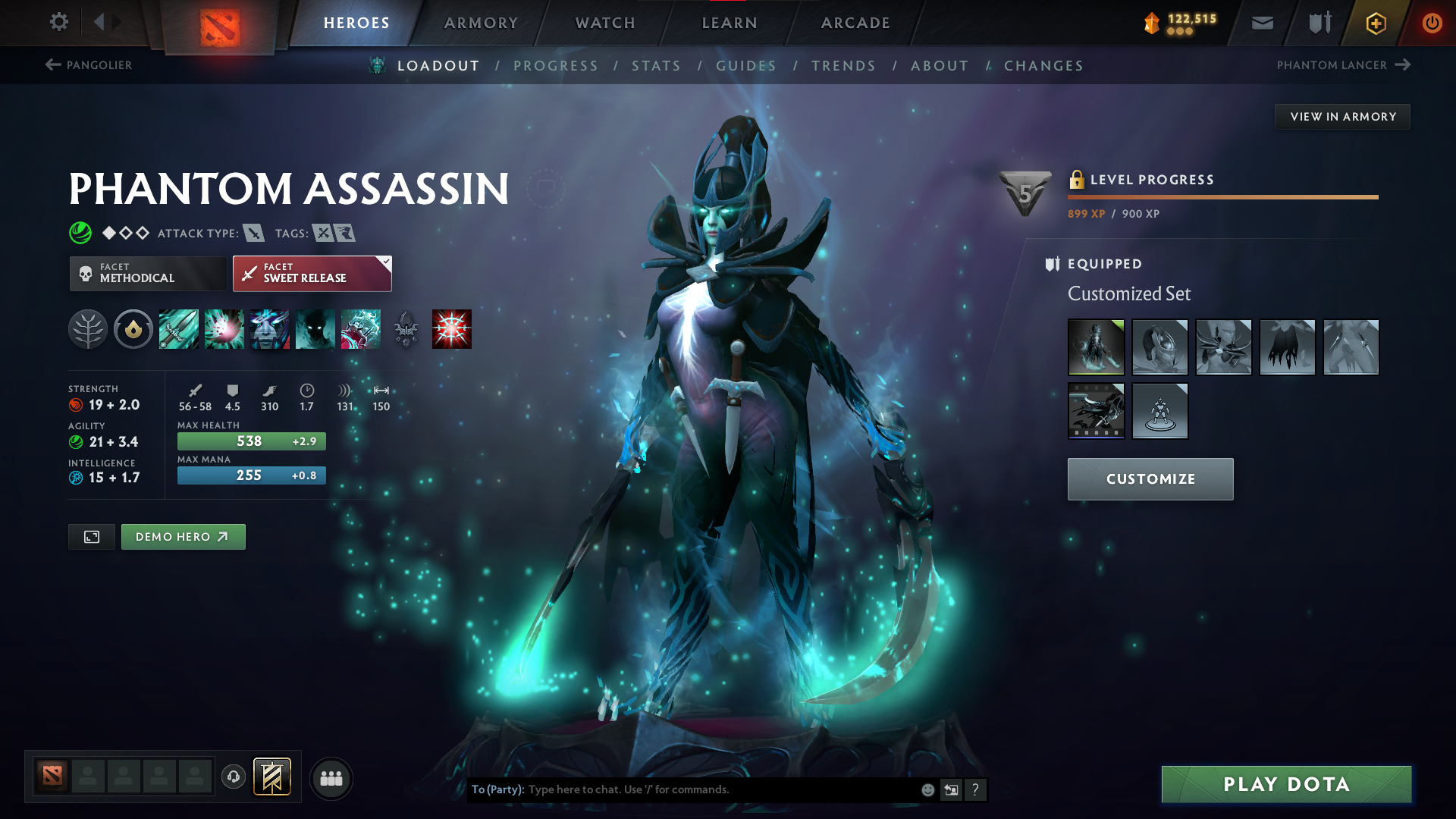
Task: Open the Phantom Strike ability icon
Action: [224, 329]
